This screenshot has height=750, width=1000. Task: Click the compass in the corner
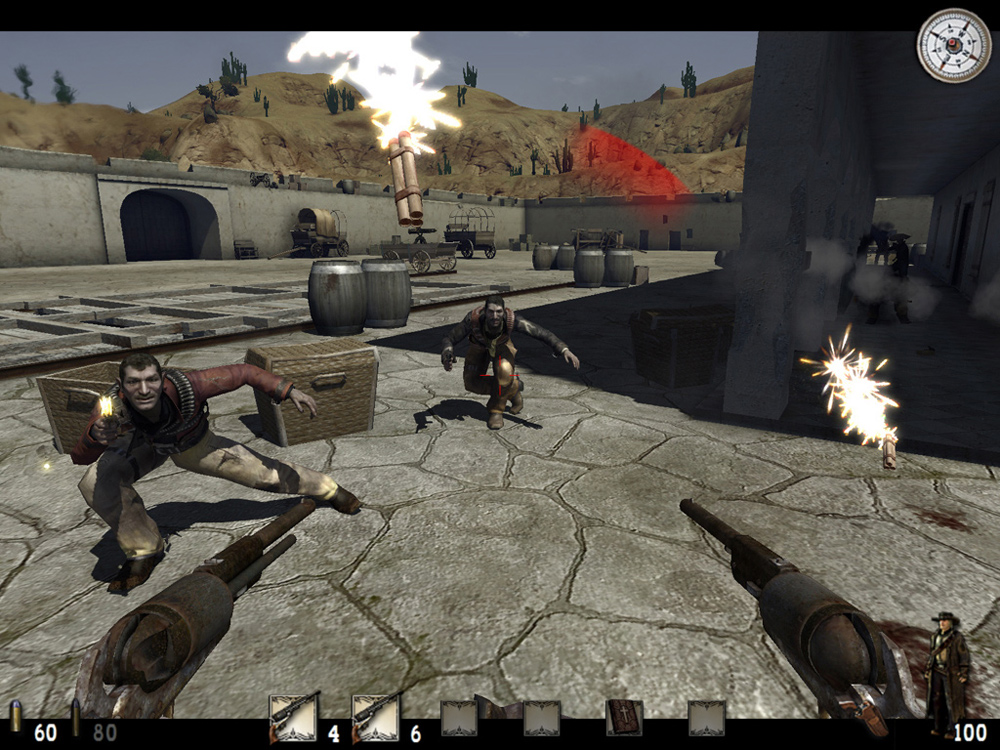(x=953, y=46)
